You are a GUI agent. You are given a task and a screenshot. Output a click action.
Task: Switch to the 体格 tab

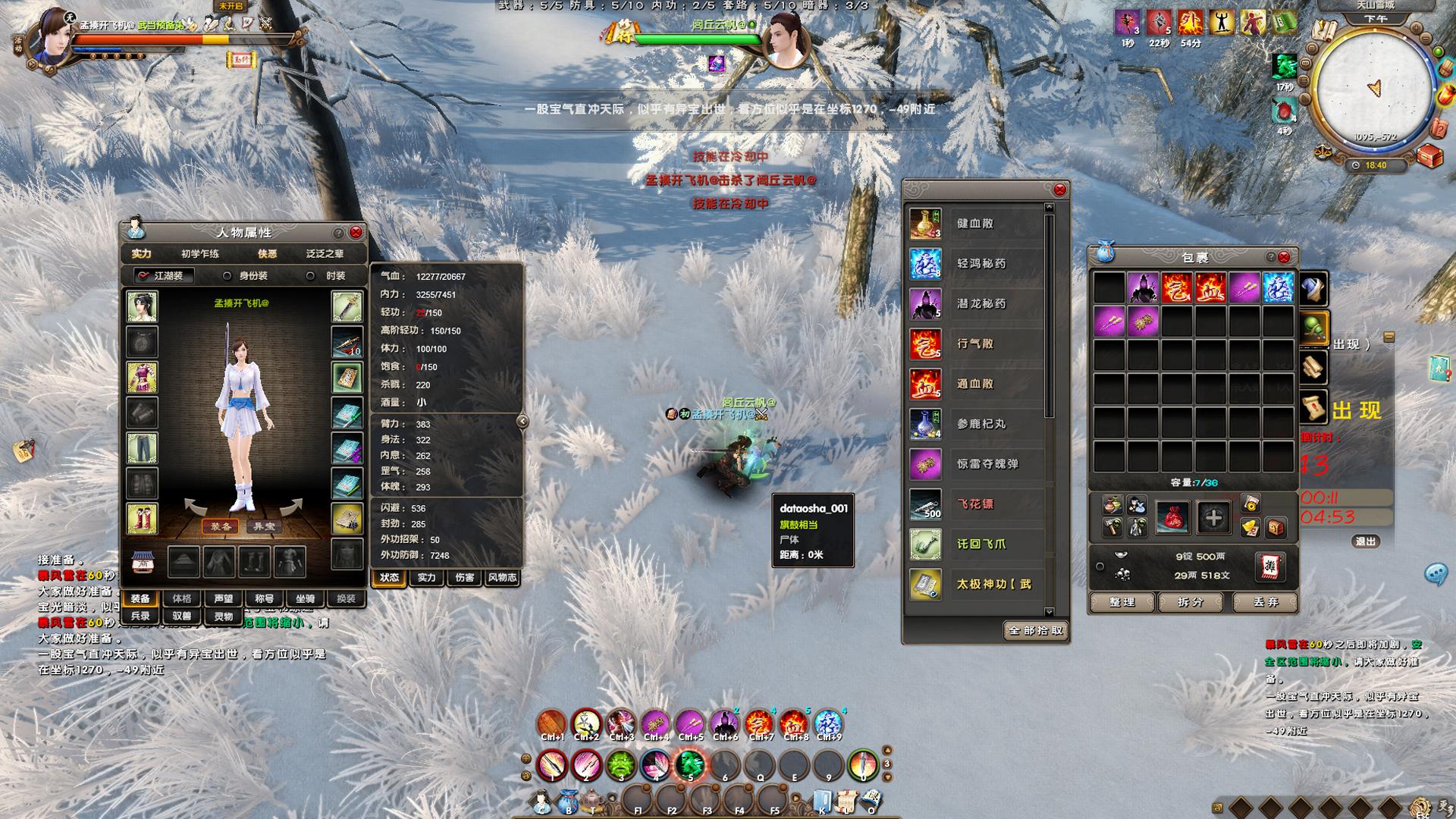pyautogui.click(x=182, y=598)
